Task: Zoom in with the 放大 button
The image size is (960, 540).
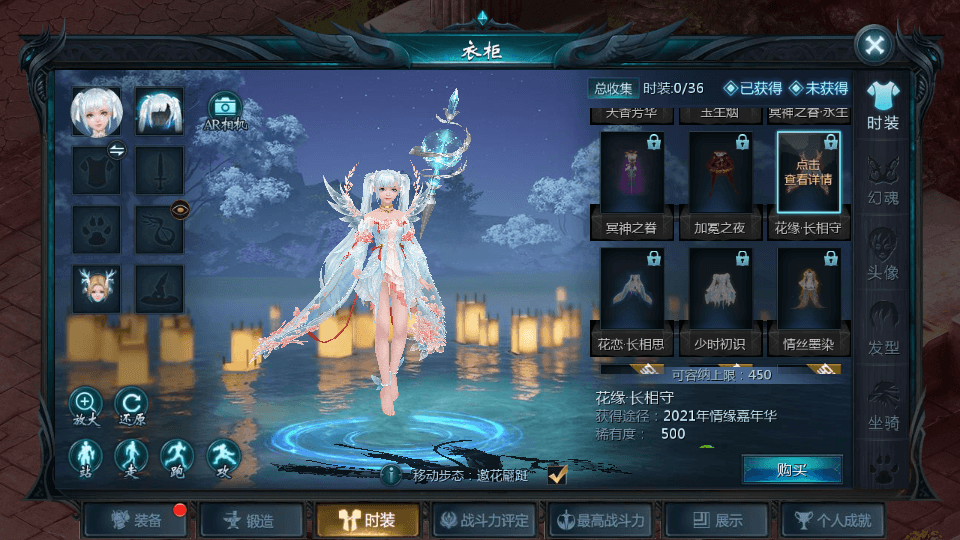Action: point(85,405)
